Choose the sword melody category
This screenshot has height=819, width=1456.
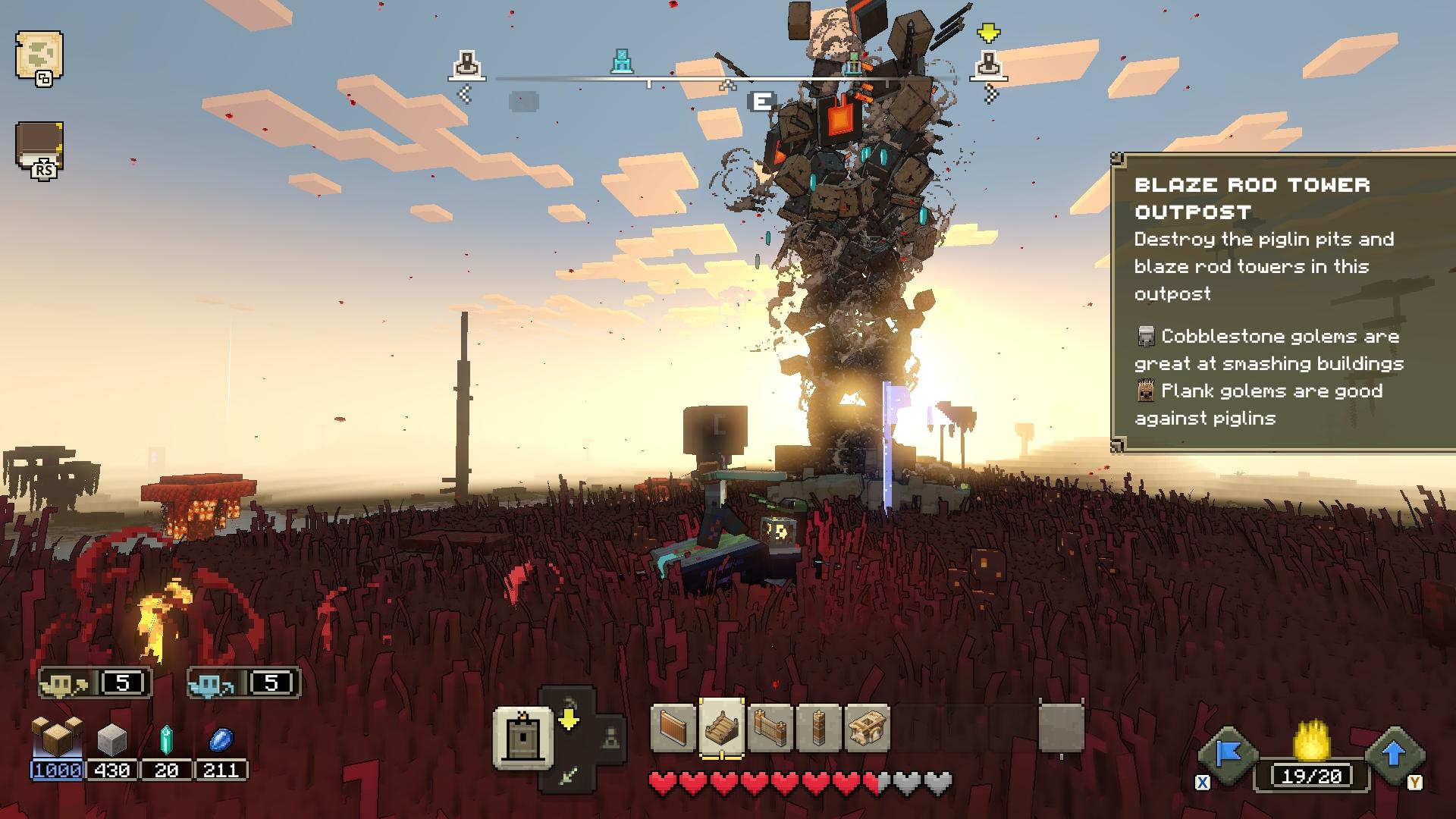570,774
